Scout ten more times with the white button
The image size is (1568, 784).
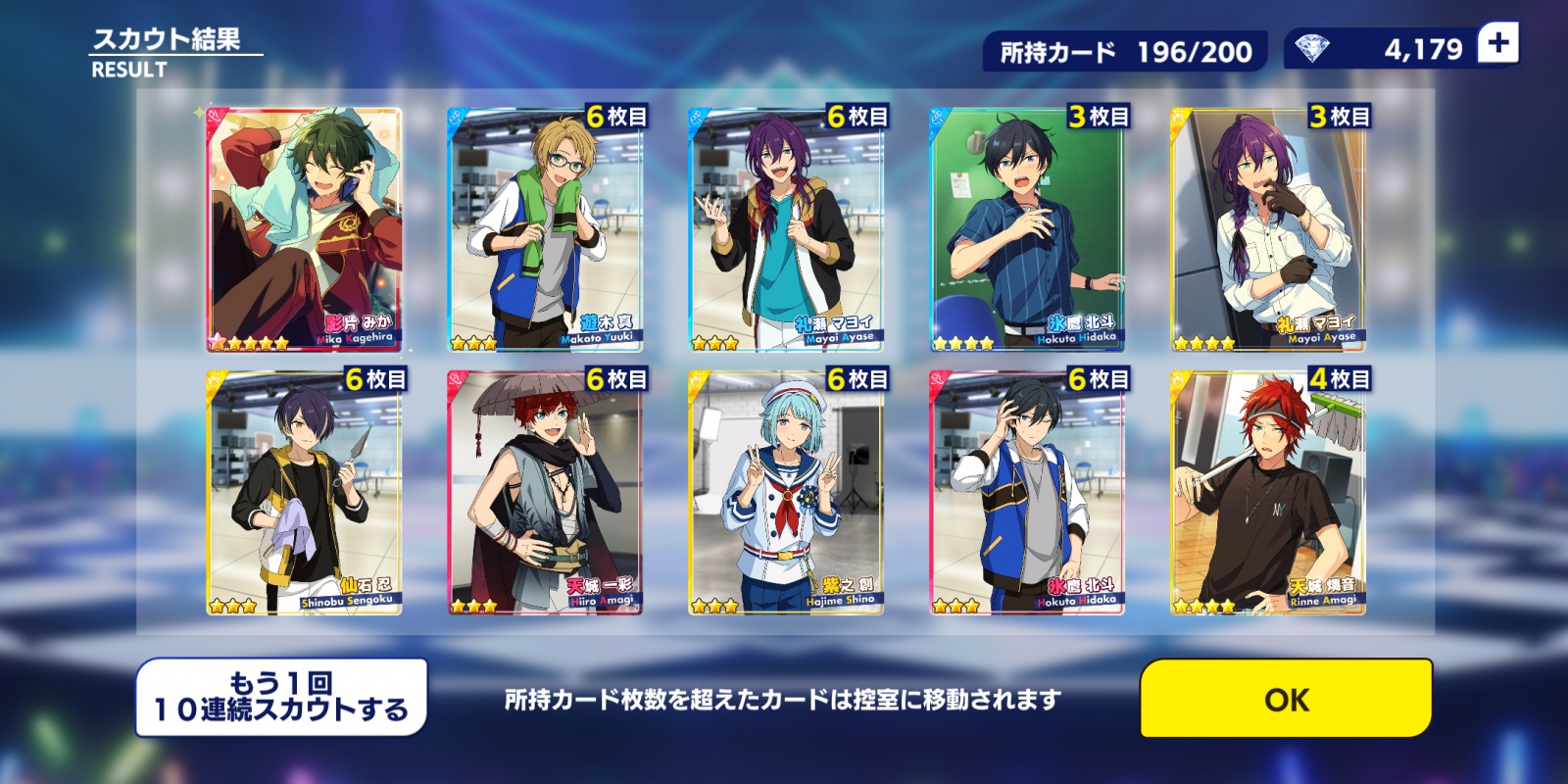click(x=281, y=697)
